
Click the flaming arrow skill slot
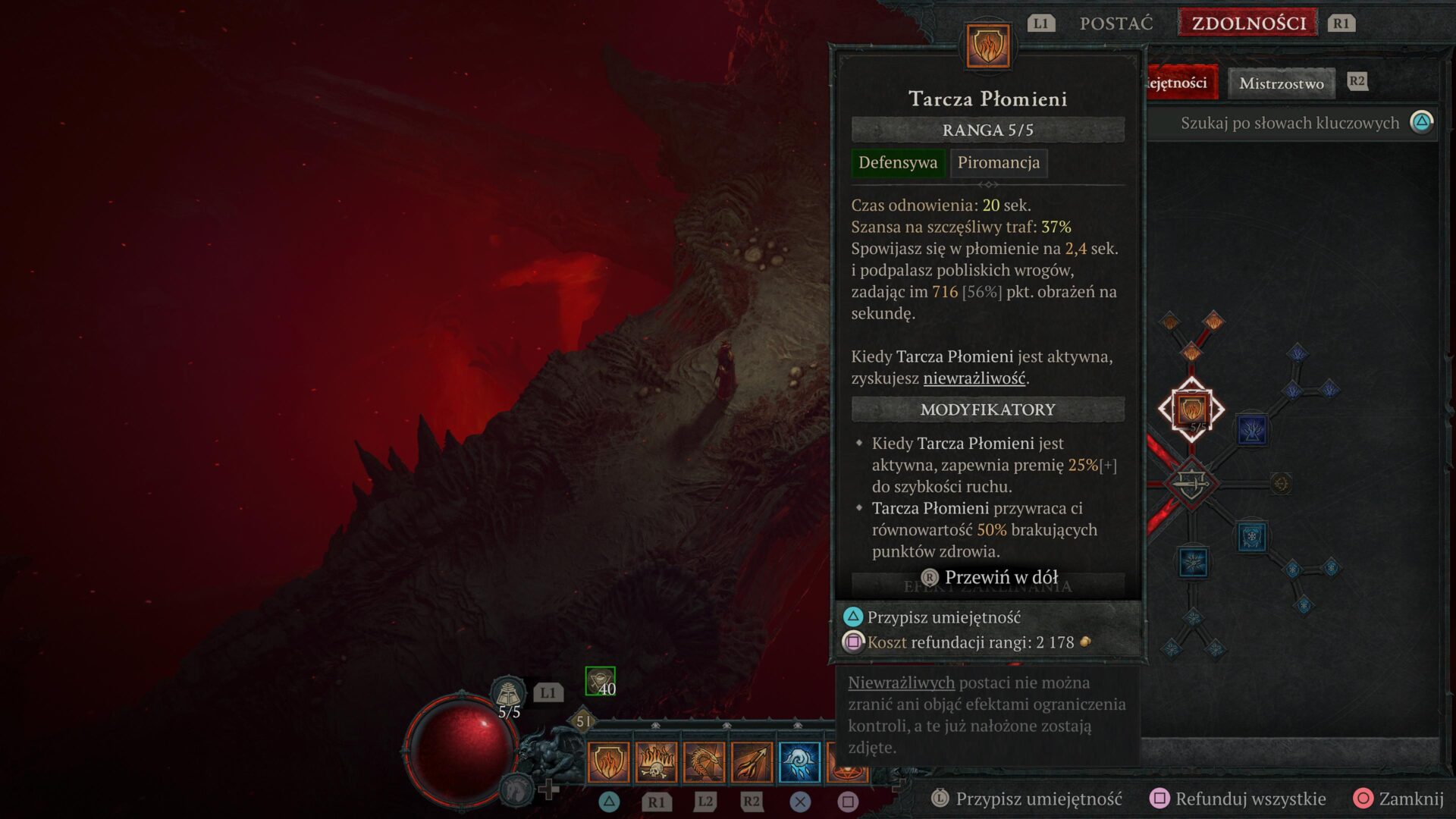pyautogui.click(x=752, y=762)
